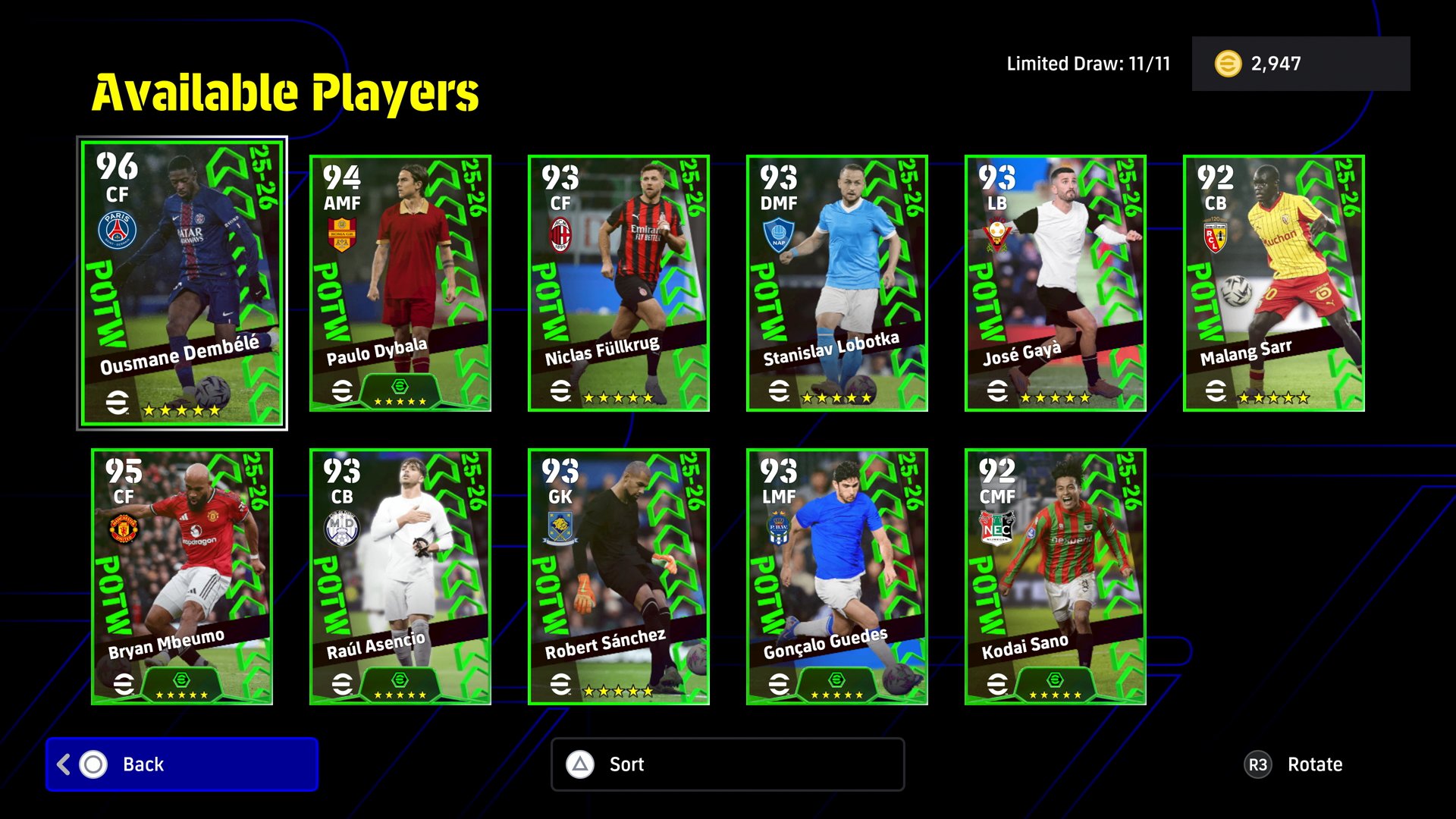
Task: Select the Malang Sarr card
Action: tap(1273, 283)
